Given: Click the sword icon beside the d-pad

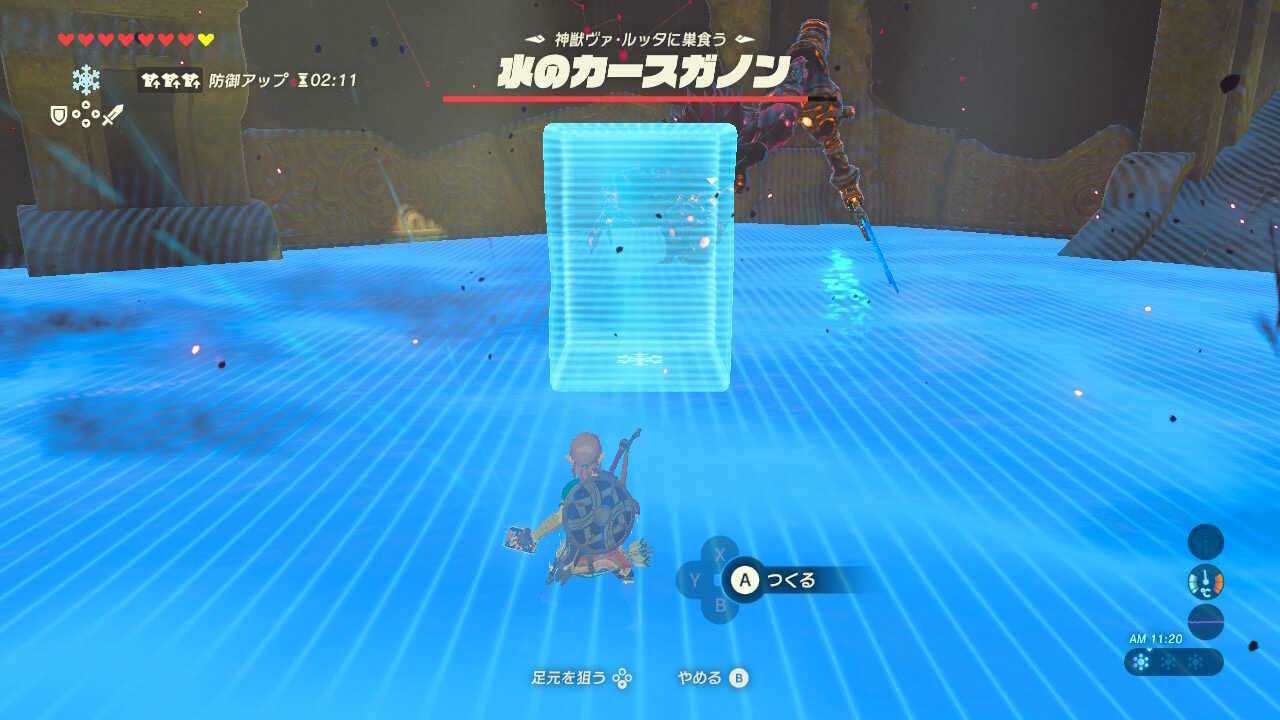Looking at the screenshot, I should click(x=113, y=114).
